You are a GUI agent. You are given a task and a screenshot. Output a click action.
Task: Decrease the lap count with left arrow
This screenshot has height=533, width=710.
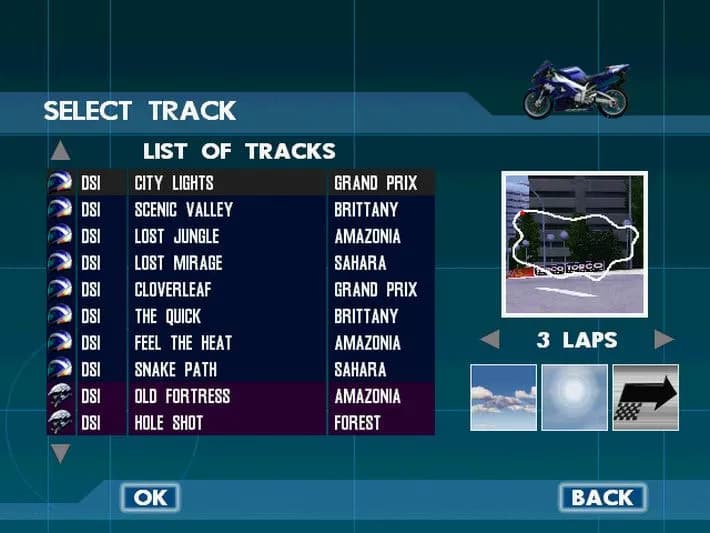point(490,340)
